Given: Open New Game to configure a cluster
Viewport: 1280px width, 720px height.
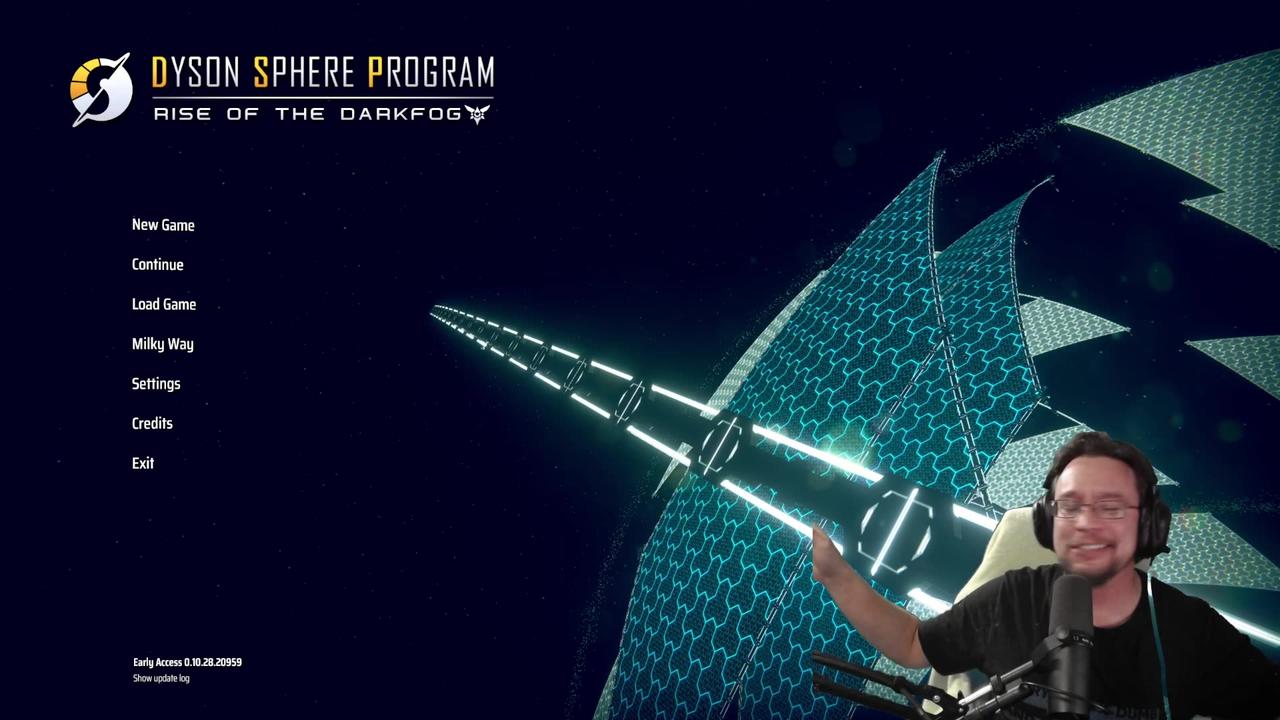Looking at the screenshot, I should 163,225.
